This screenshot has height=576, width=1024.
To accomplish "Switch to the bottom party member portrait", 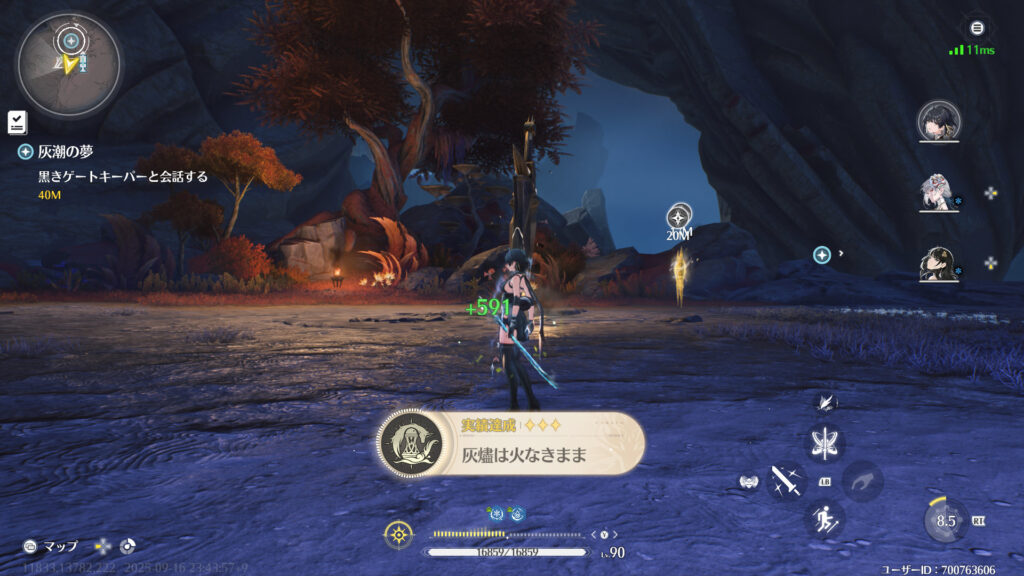I will pos(939,263).
